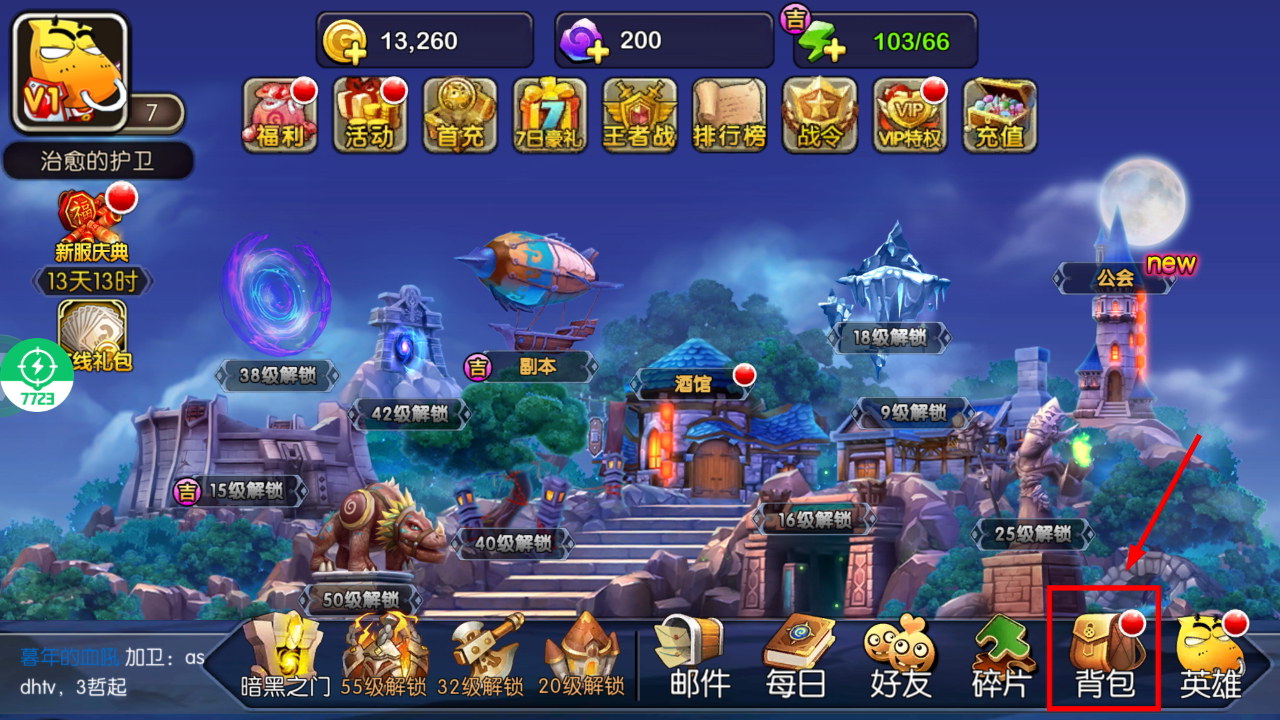
Task: Open the 新服庆典 celebration event
Action: click(x=92, y=225)
